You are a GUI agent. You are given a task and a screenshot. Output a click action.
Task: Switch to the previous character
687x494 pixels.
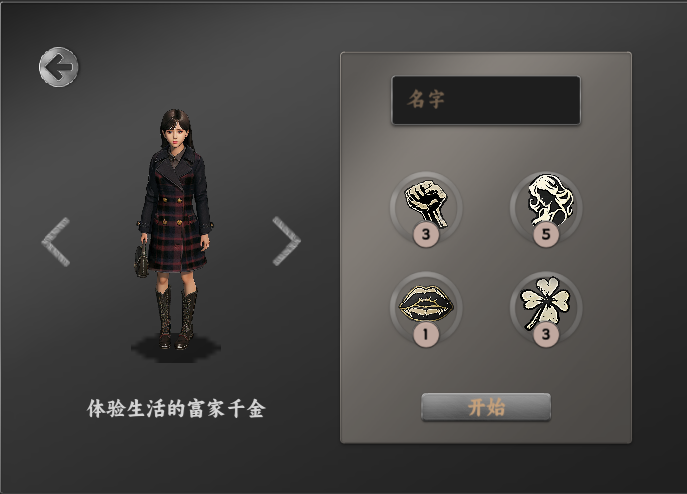tap(56, 242)
